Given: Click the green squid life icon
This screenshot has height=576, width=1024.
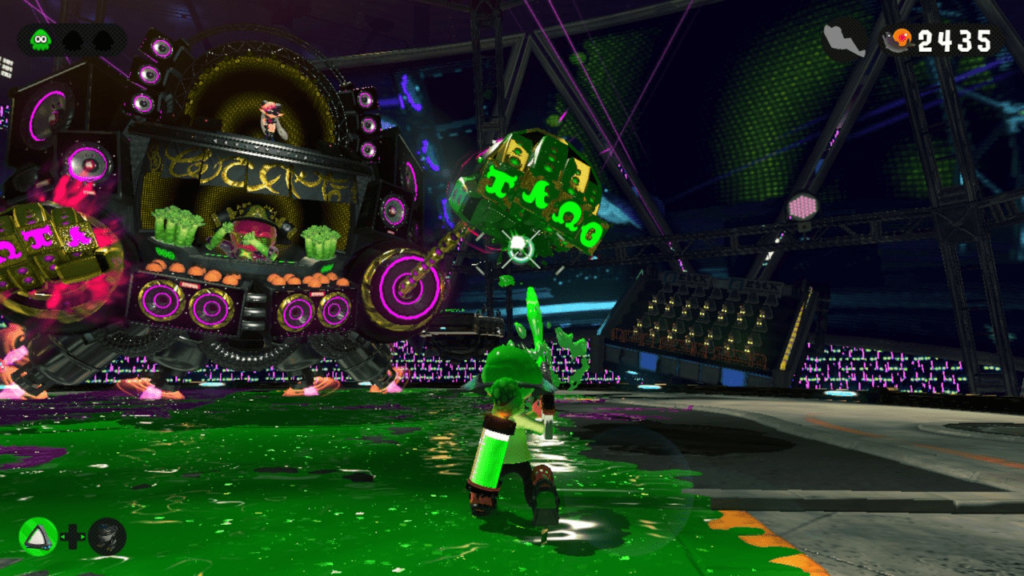Looking at the screenshot, I should 40,40.
